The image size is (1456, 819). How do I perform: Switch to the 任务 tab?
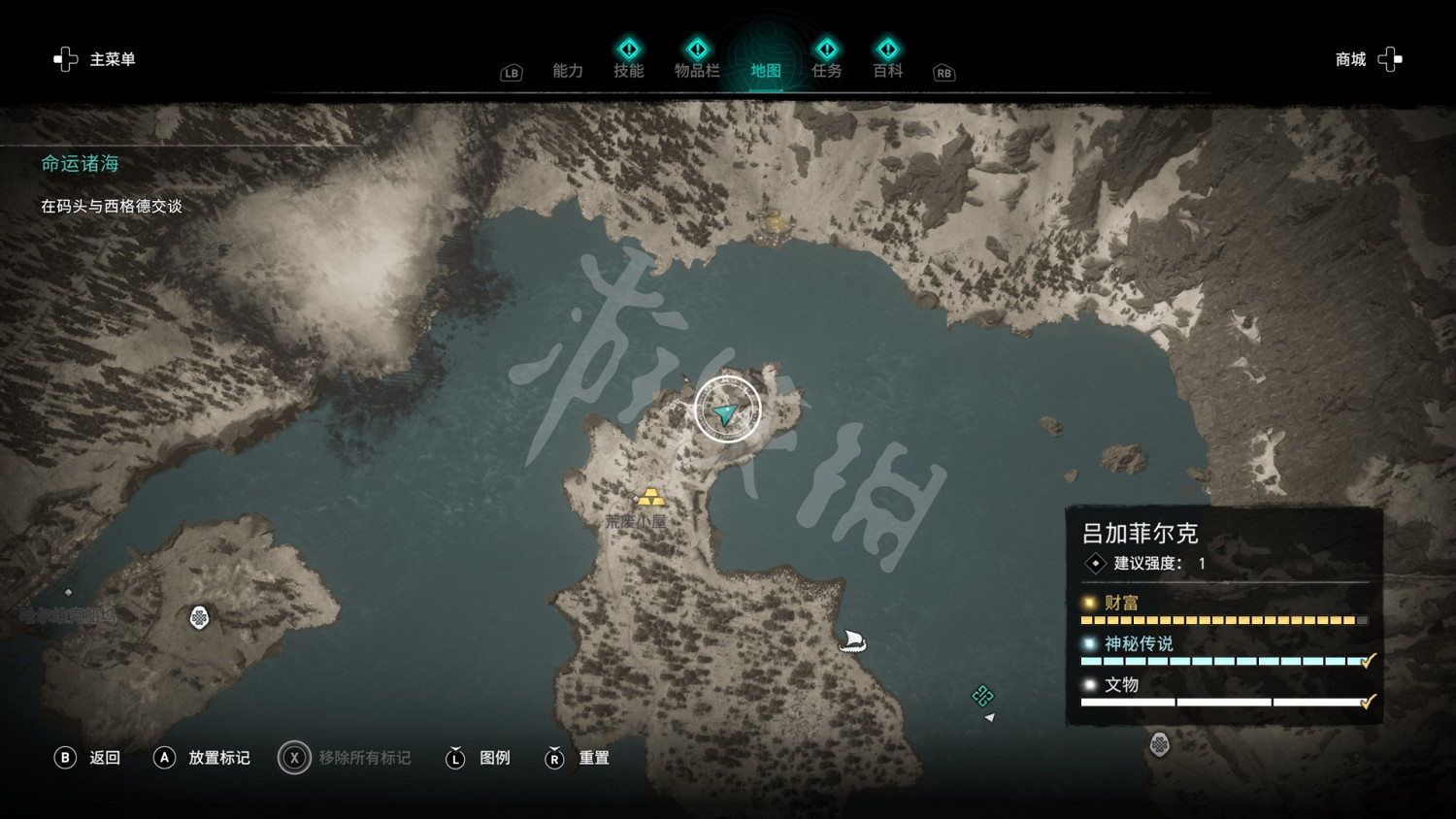coord(826,70)
